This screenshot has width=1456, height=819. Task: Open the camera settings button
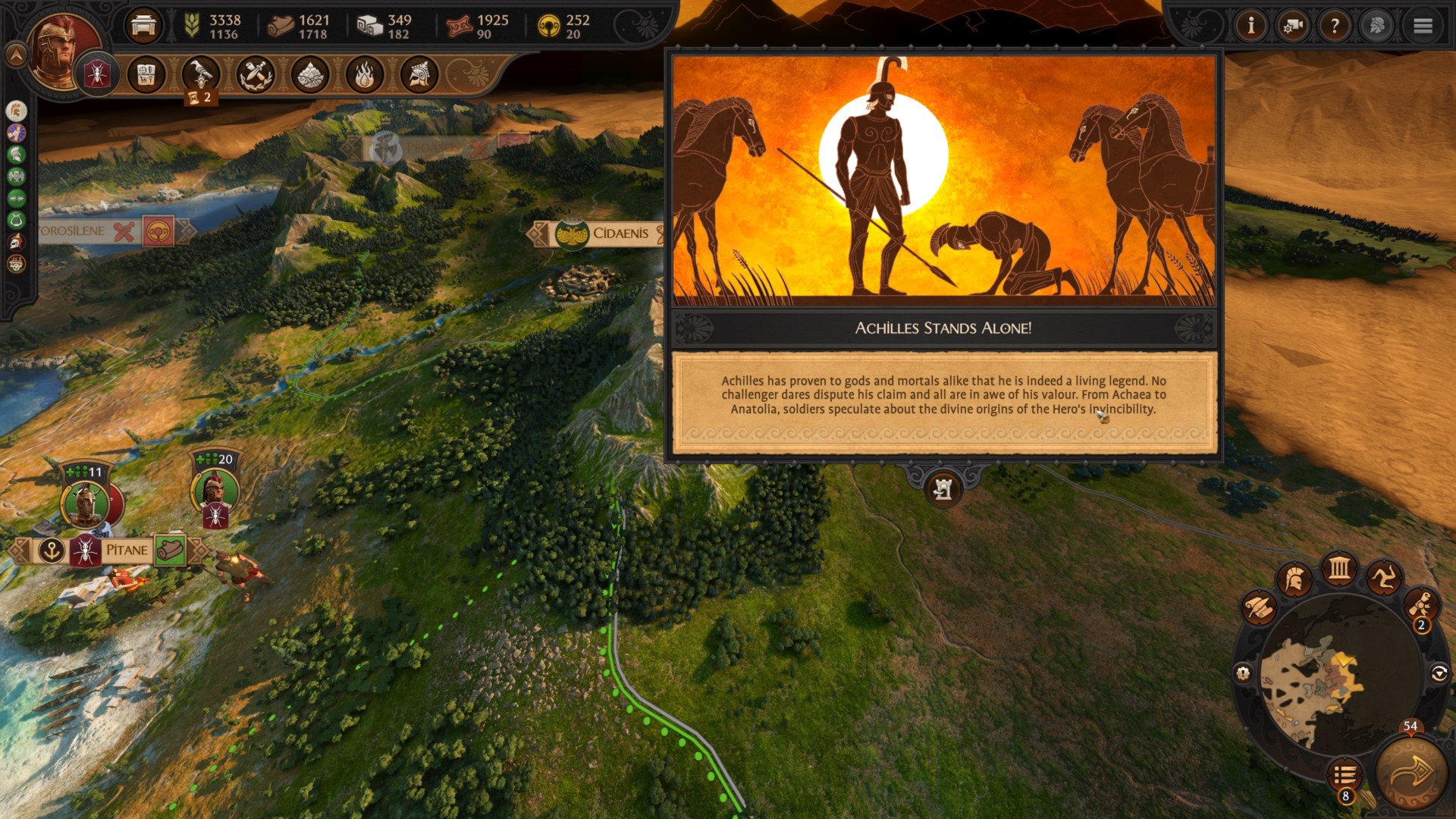point(1293,27)
